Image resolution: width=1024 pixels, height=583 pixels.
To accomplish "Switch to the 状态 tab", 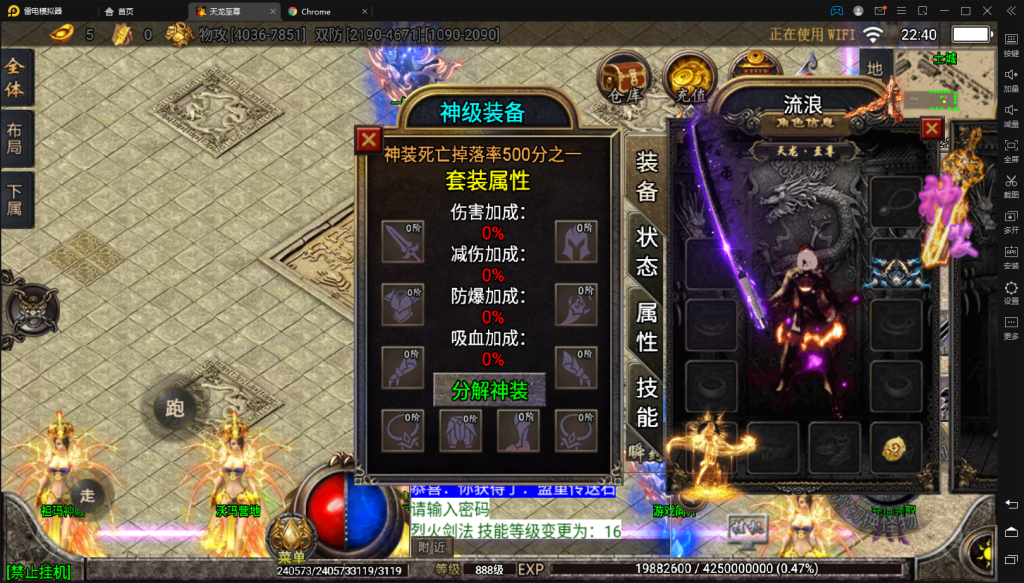I will click(647, 250).
